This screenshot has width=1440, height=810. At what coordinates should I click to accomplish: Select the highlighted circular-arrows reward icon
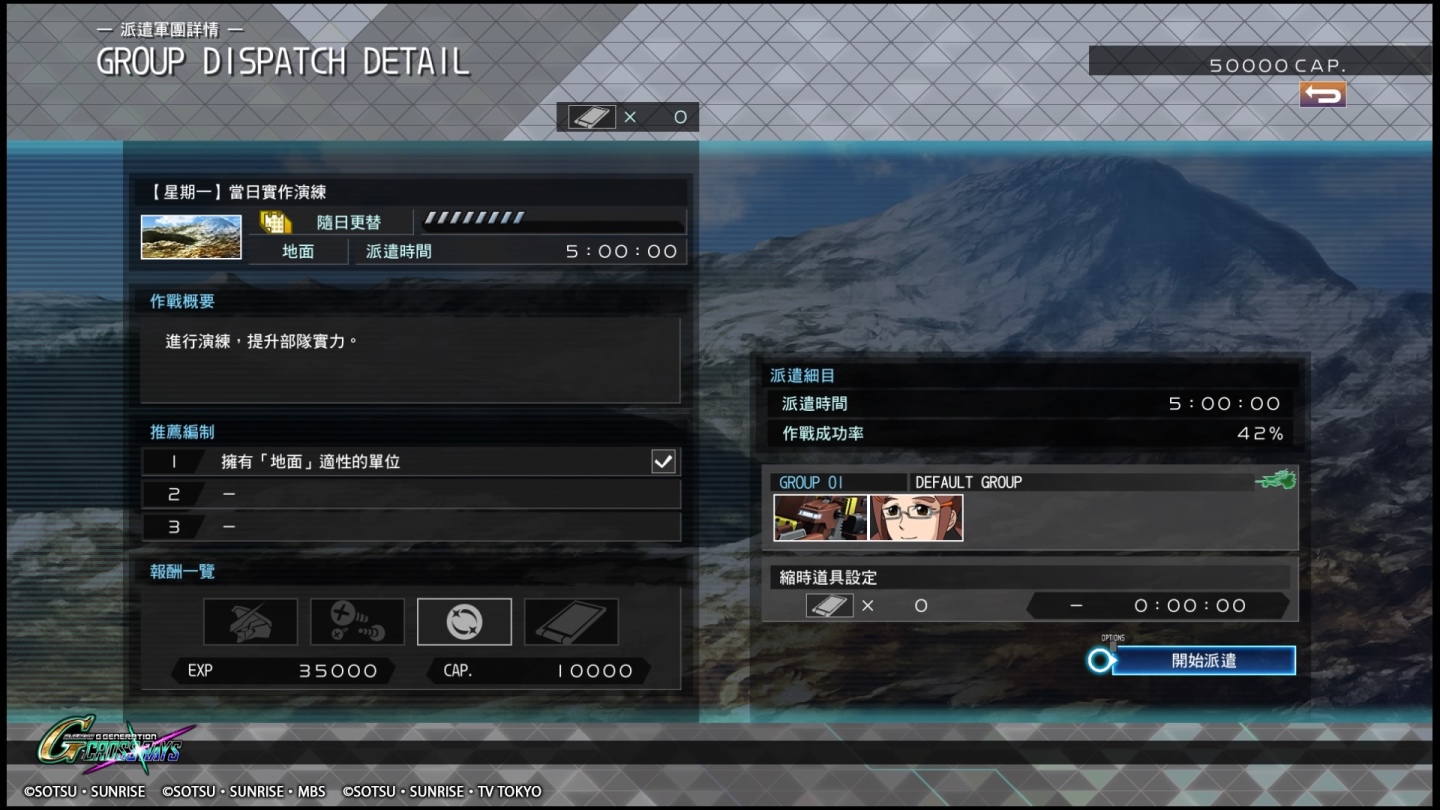pos(464,622)
